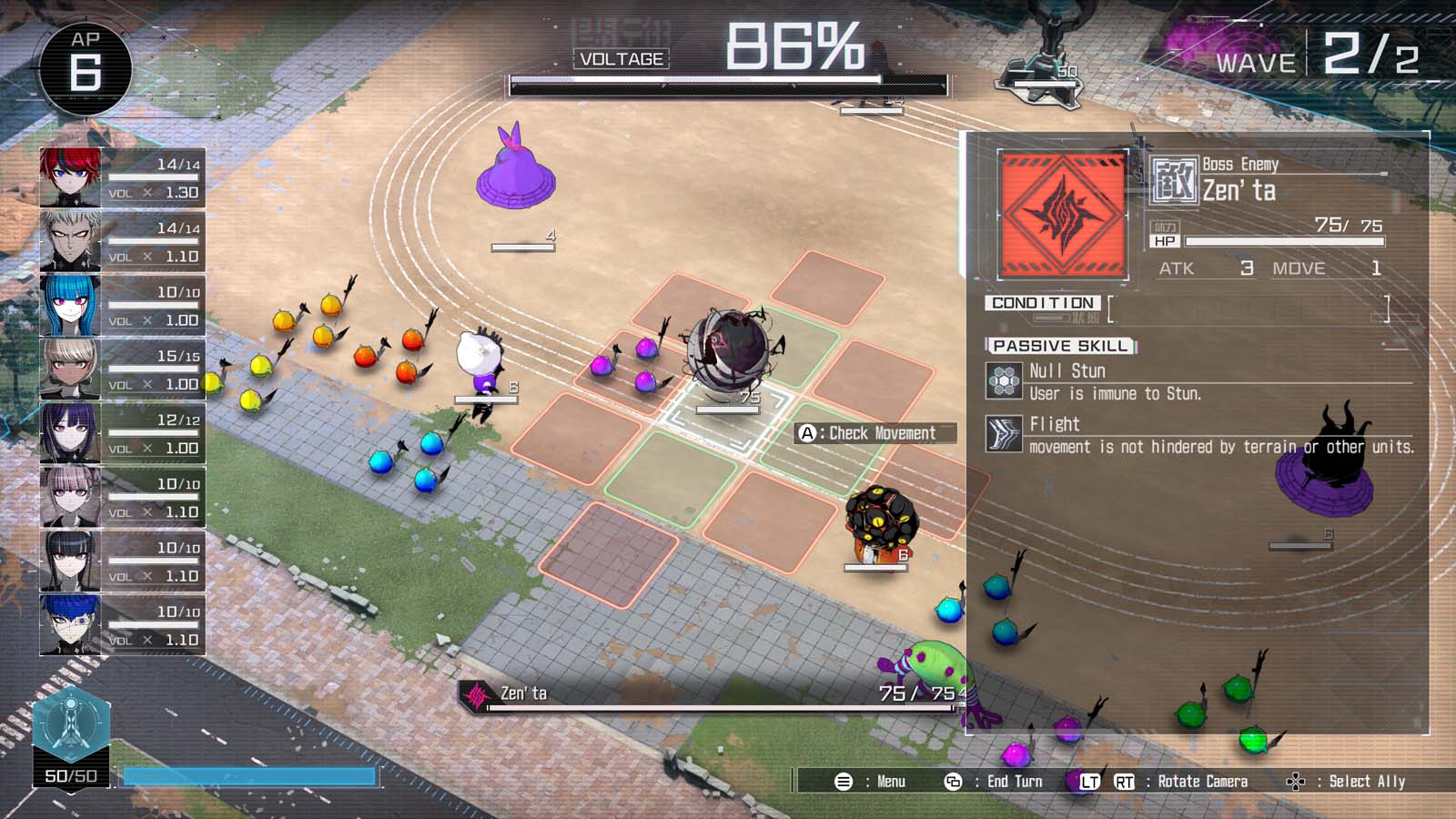Choose the cyan-haired ally with pink eyes
Image resolution: width=1456 pixels, height=819 pixels.
pyautogui.click(x=71, y=305)
